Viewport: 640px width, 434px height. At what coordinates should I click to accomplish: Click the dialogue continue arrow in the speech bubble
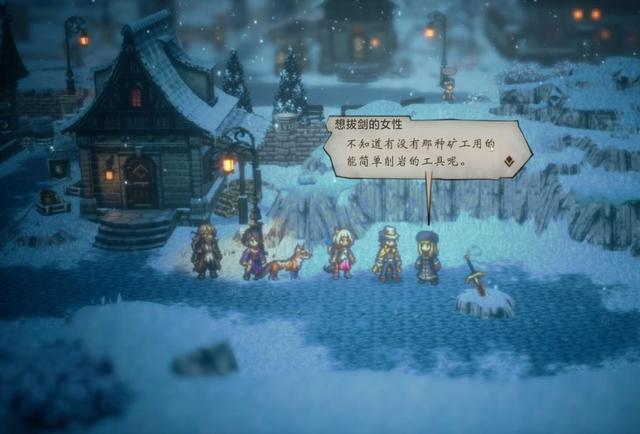[508, 160]
